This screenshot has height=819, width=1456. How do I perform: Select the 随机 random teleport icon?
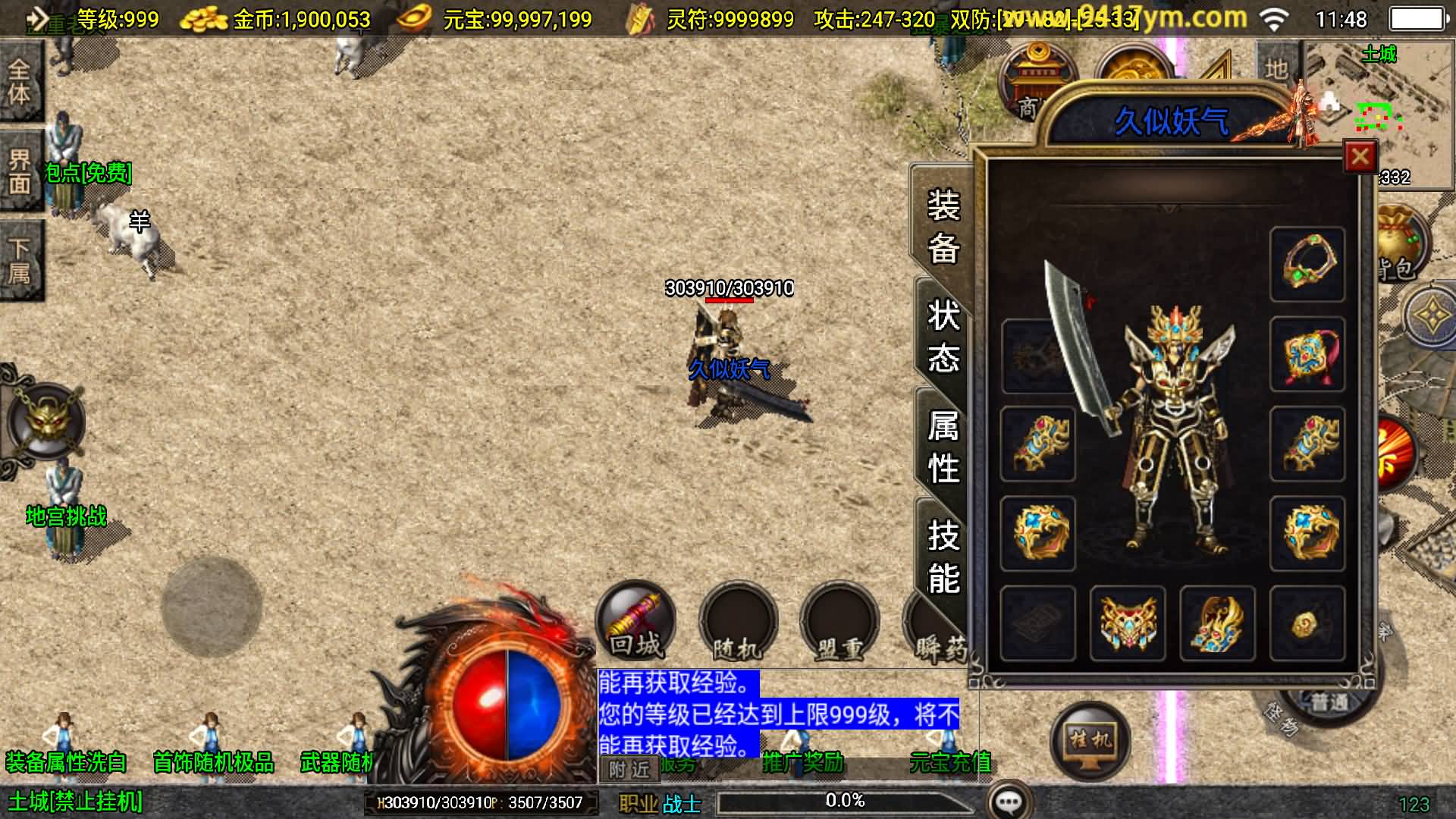point(739,622)
